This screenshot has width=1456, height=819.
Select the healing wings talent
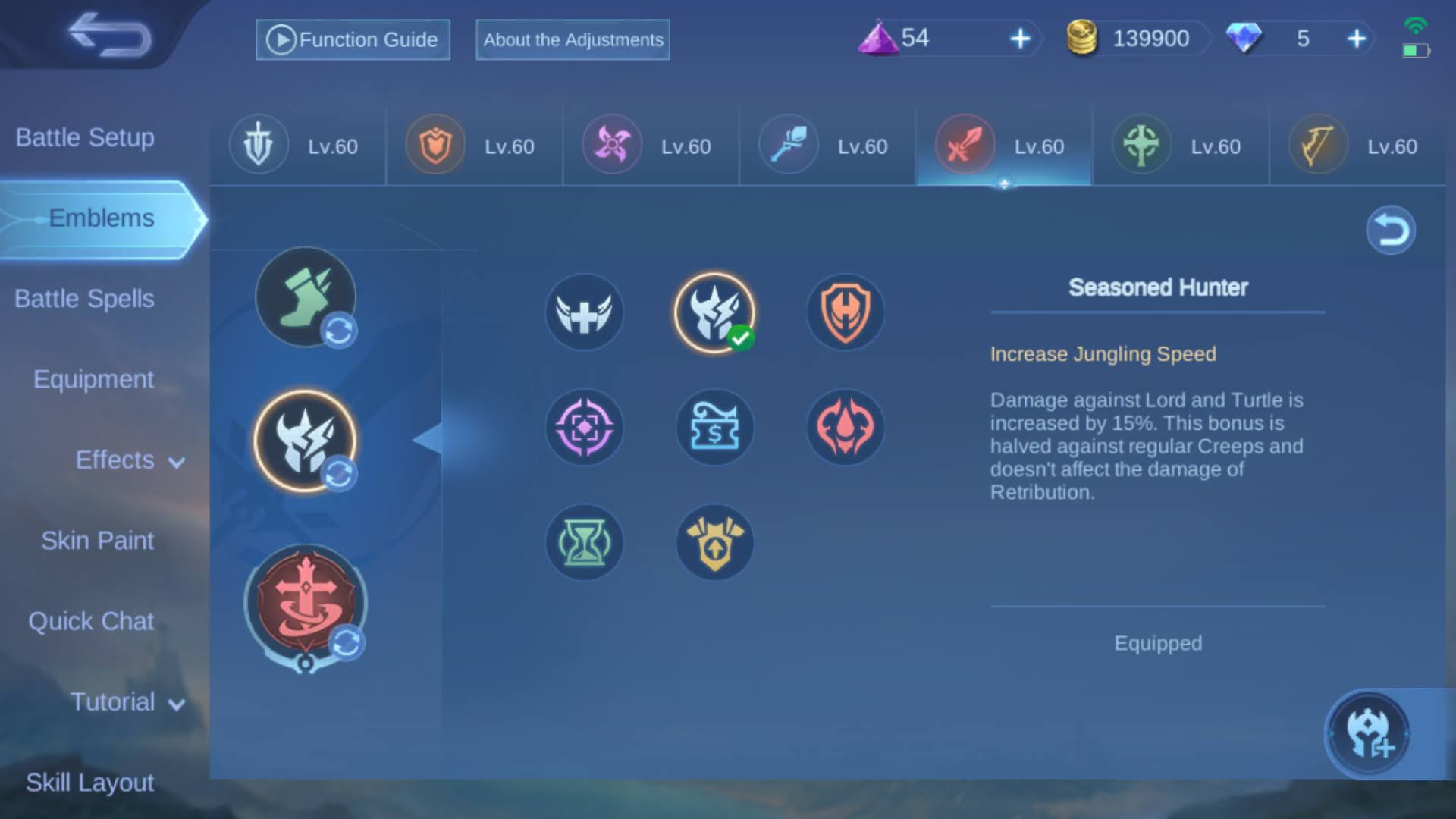click(584, 312)
